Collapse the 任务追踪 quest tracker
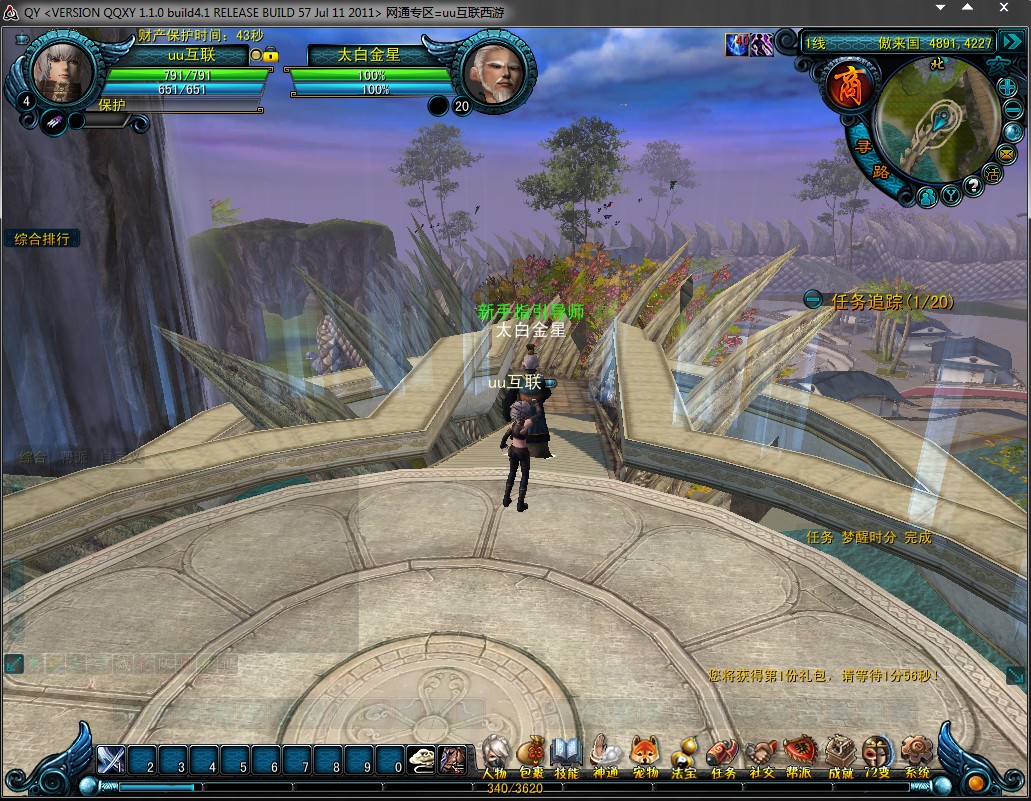 (x=813, y=299)
